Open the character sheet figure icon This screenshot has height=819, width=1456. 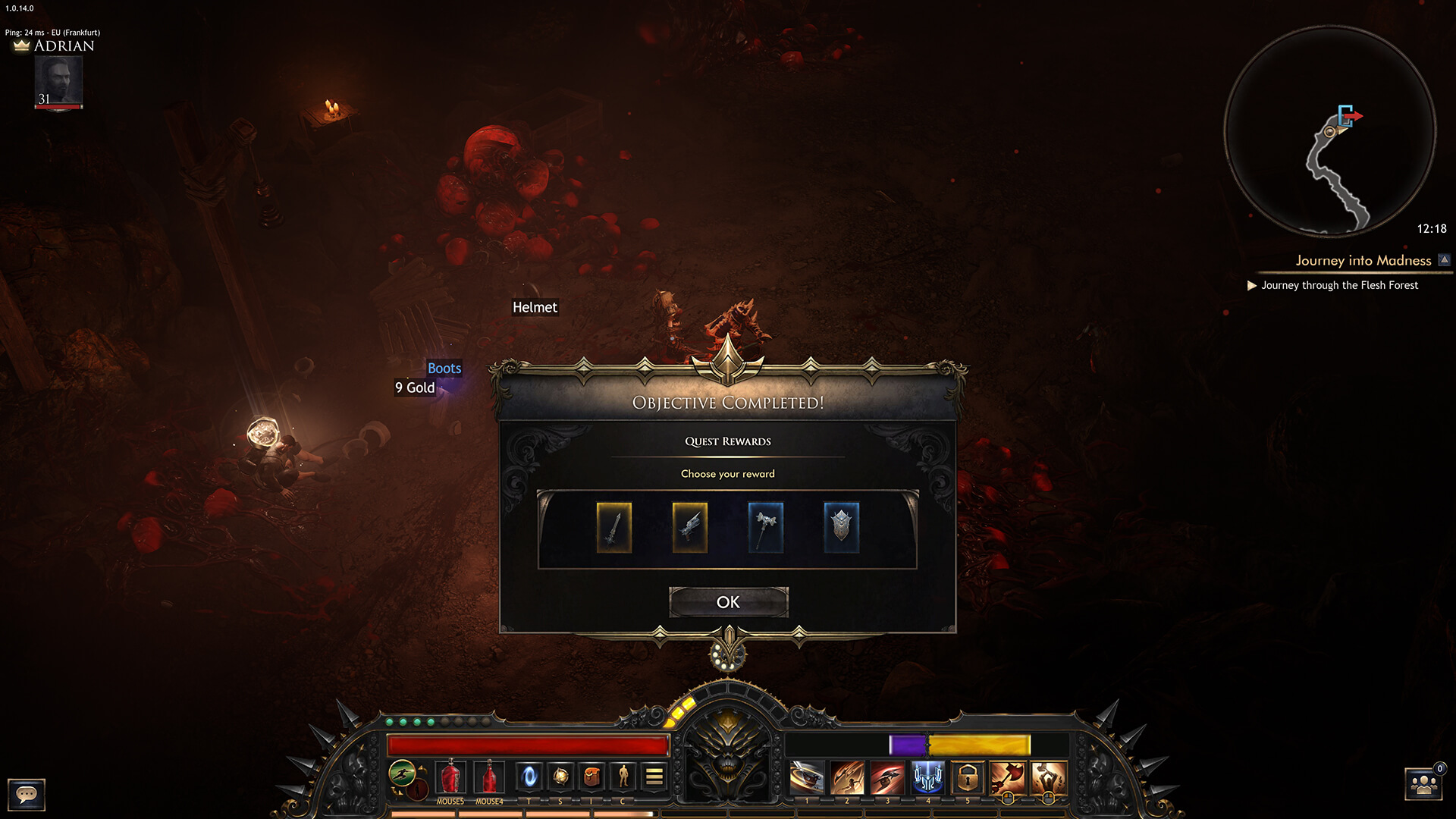point(623,776)
